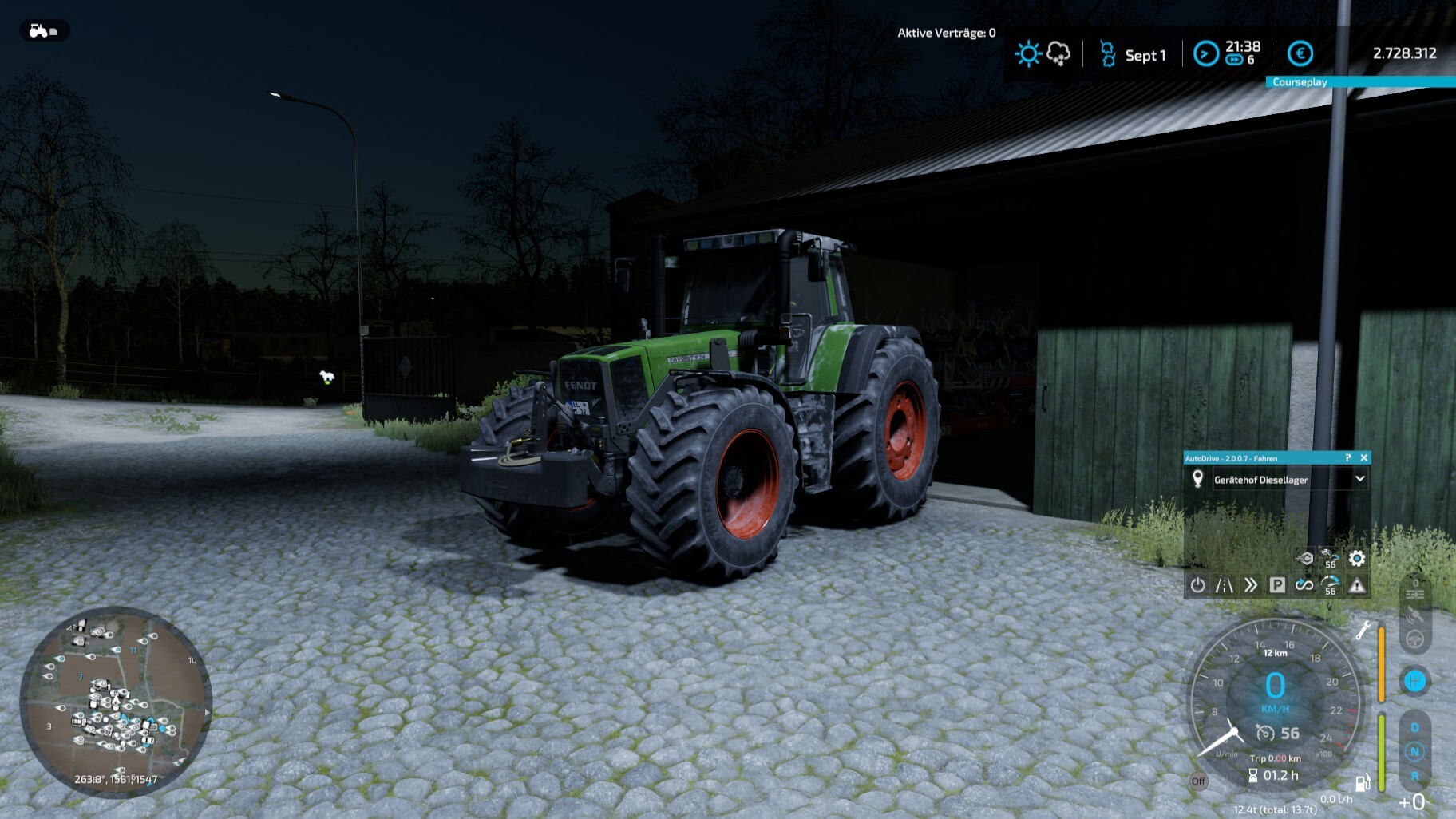1456x819 pixels.
Task: Click the Off indicator by the speedometer
Action: 1198,781
